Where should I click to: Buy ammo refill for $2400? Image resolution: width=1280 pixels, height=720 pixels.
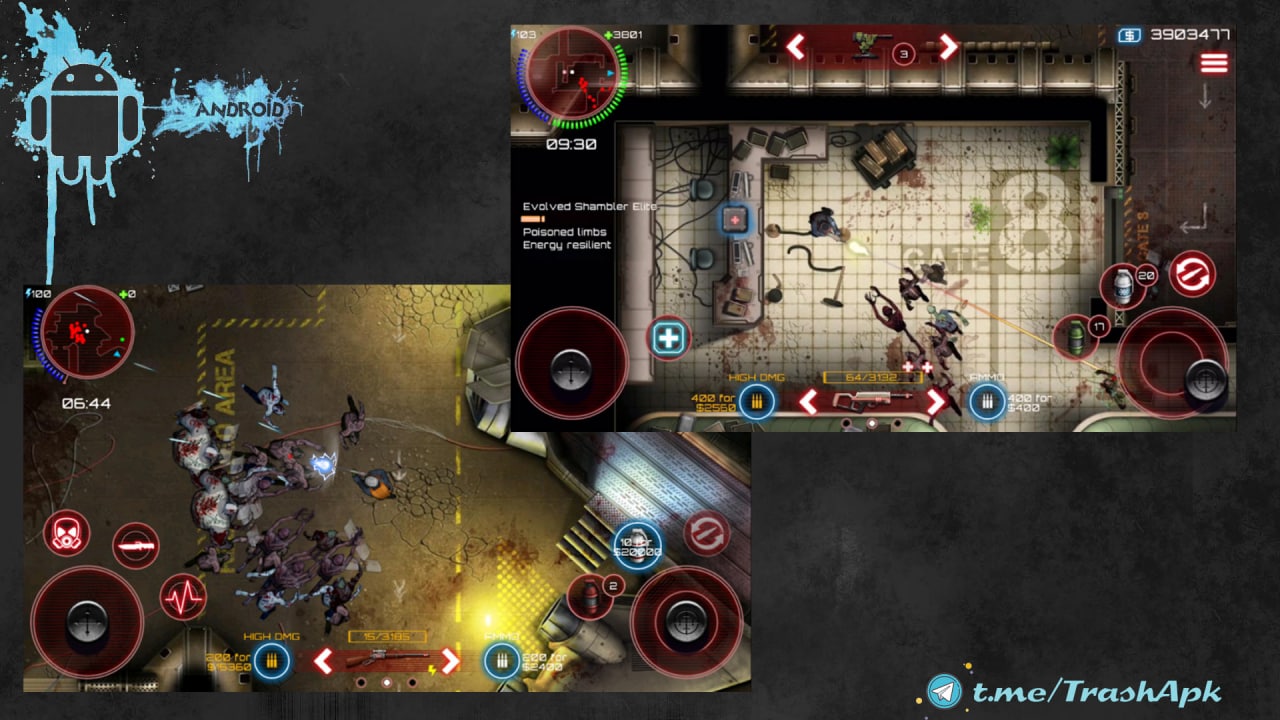(502, 660)
